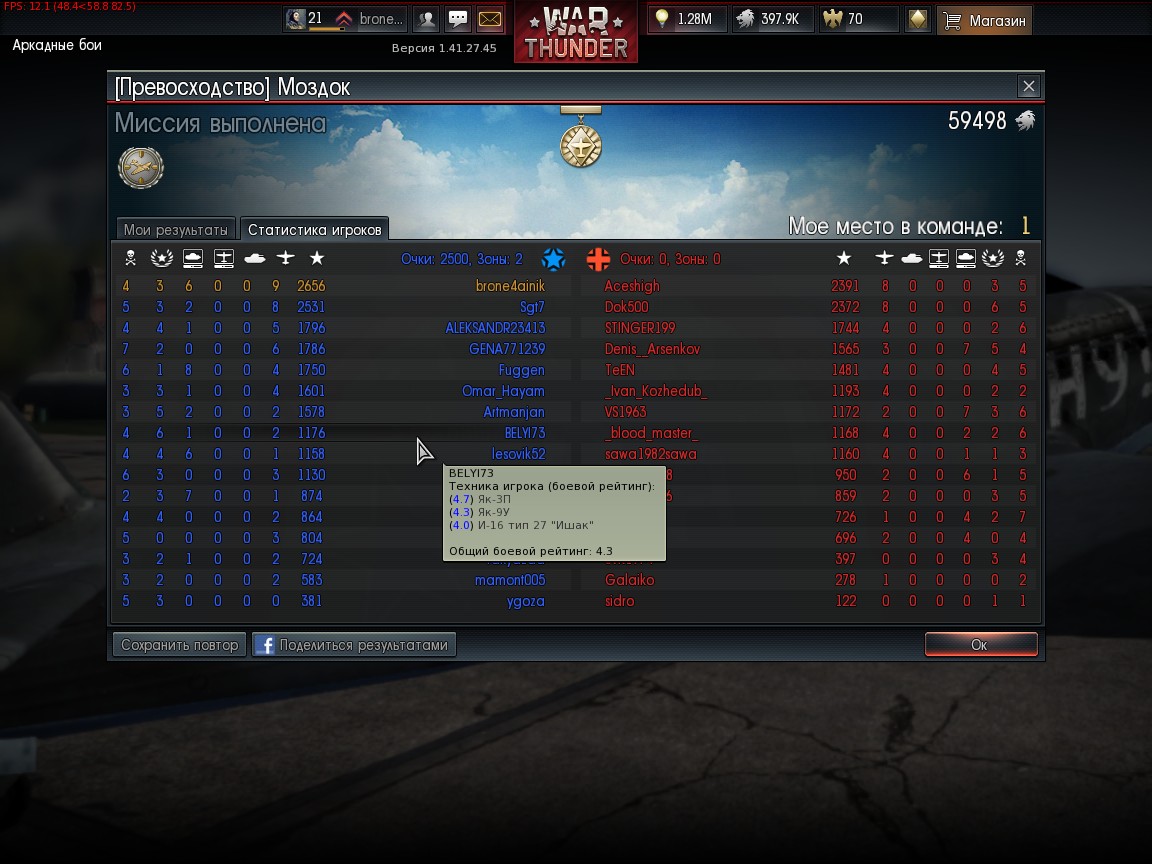Screen dimensions: 1152x864
Task: Choose player ALEKSANDR23413 in the list
Action: 495,328
